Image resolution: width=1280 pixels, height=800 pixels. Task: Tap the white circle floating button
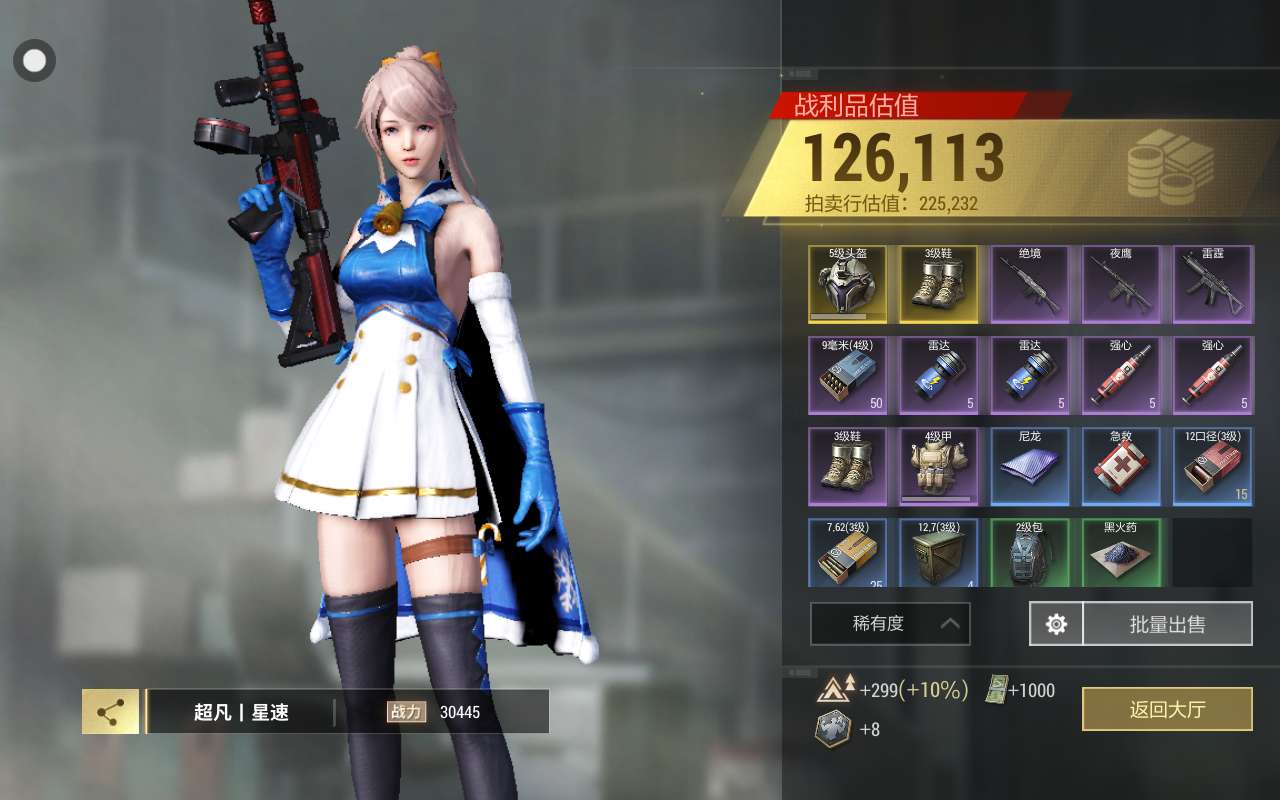(34, 61)
